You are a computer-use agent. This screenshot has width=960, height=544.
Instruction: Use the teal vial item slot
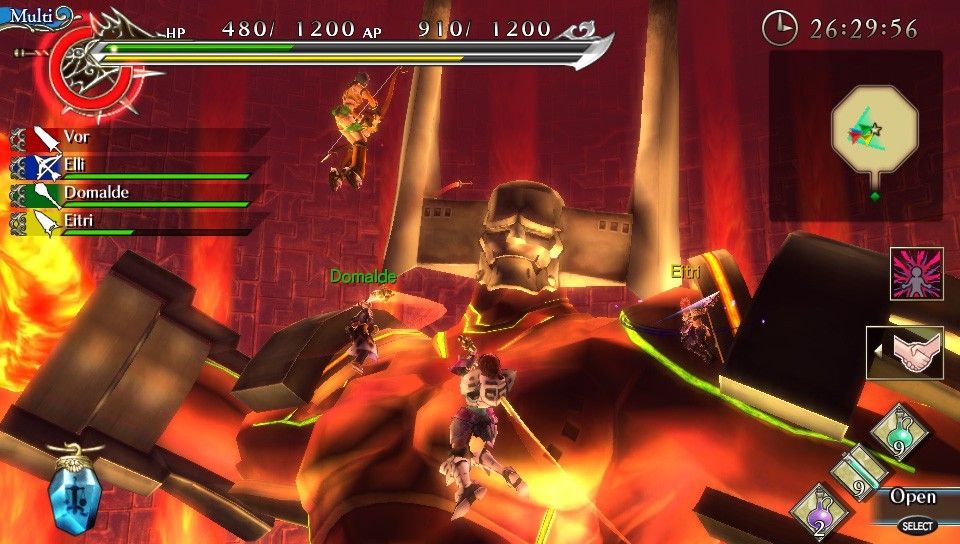pyautogui.click(x=856, y=473)
